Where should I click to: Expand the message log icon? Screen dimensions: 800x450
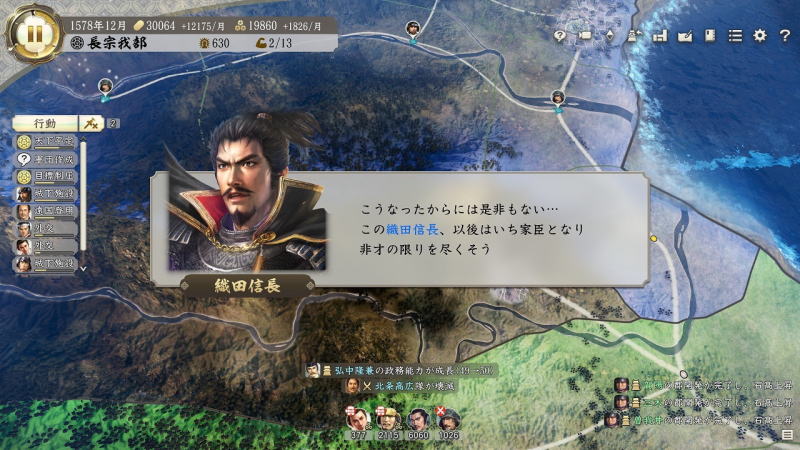click(788, 435)
